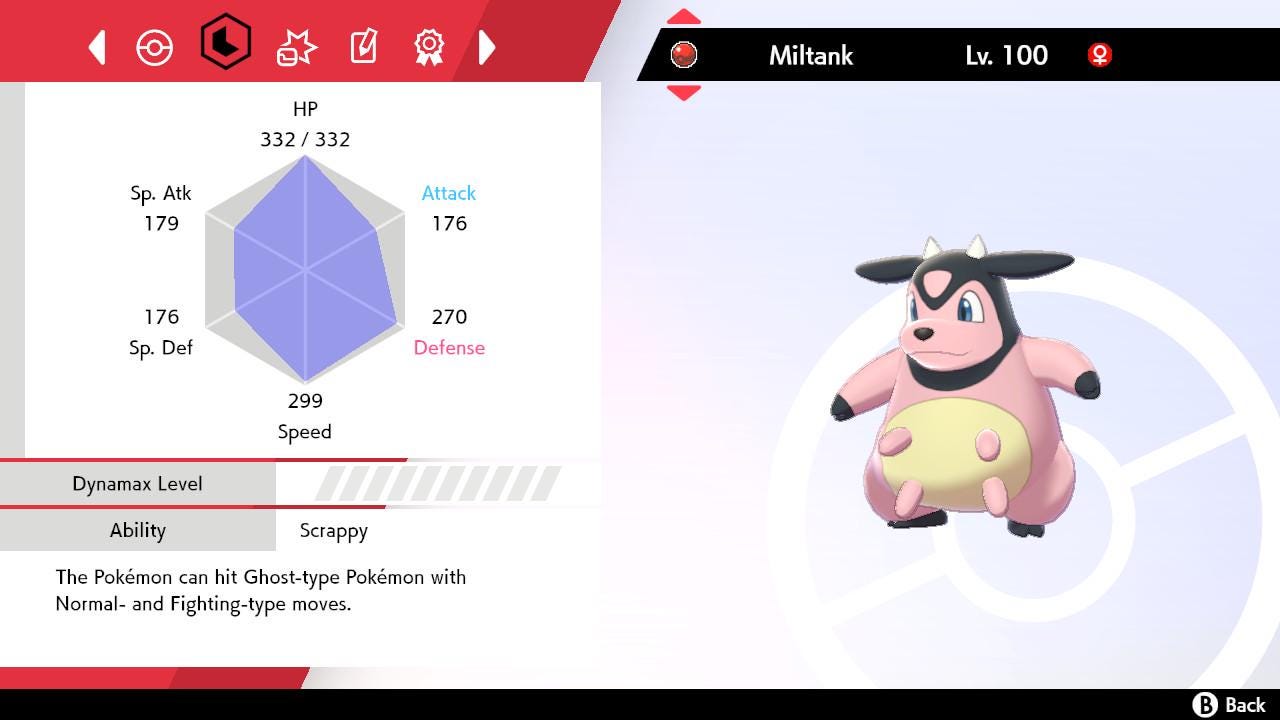Select the hexagon stats tab
1280x720 pixels.
(x=225, y=42)
